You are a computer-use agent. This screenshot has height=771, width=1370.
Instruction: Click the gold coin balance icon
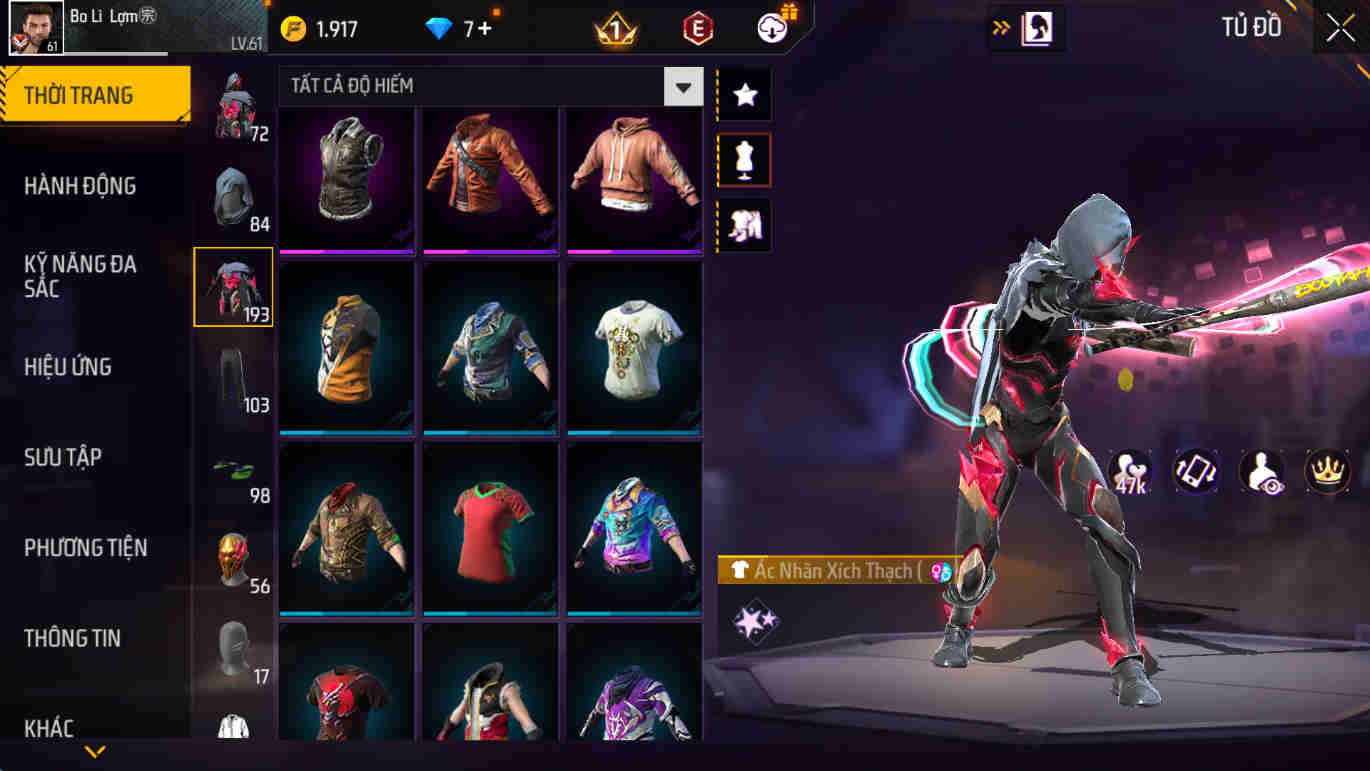(293, 29)
